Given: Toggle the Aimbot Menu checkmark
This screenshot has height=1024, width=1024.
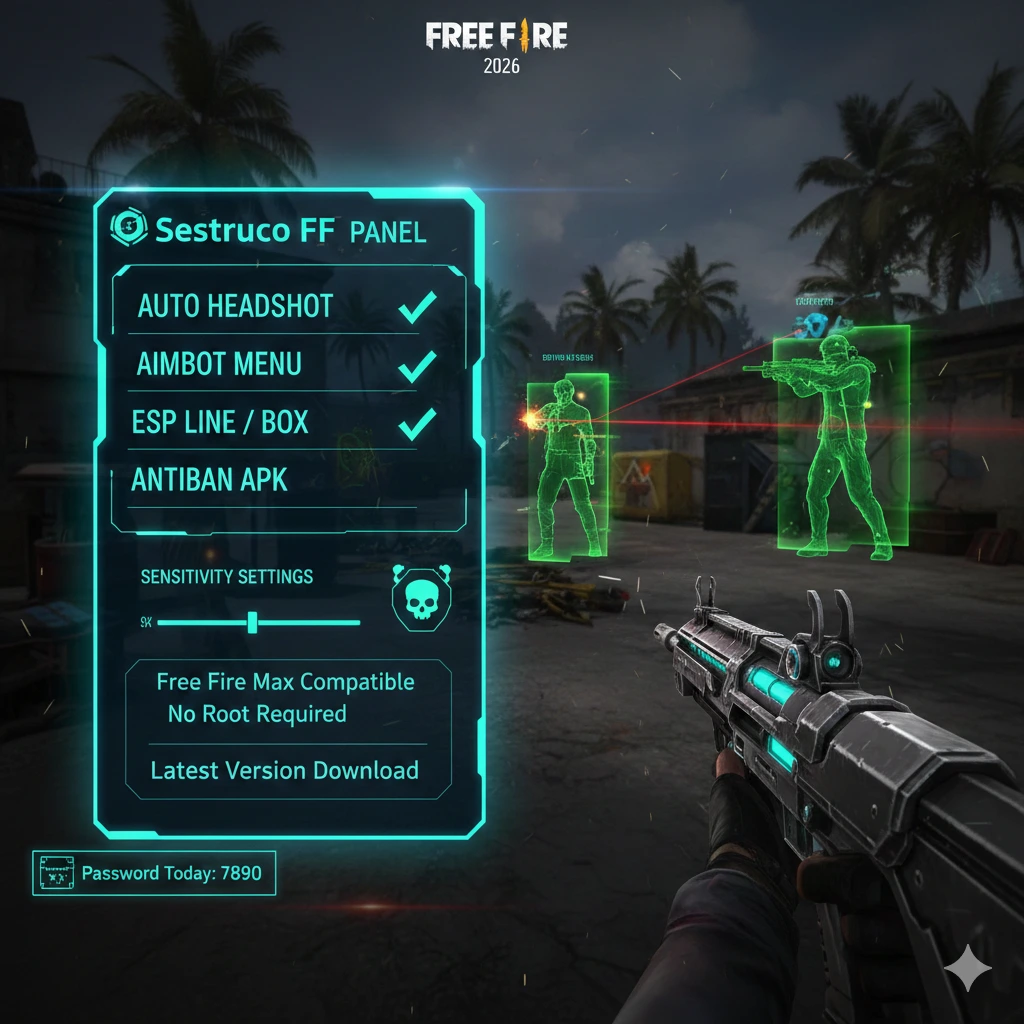Looking at the screenshot, I should point(416,366).
